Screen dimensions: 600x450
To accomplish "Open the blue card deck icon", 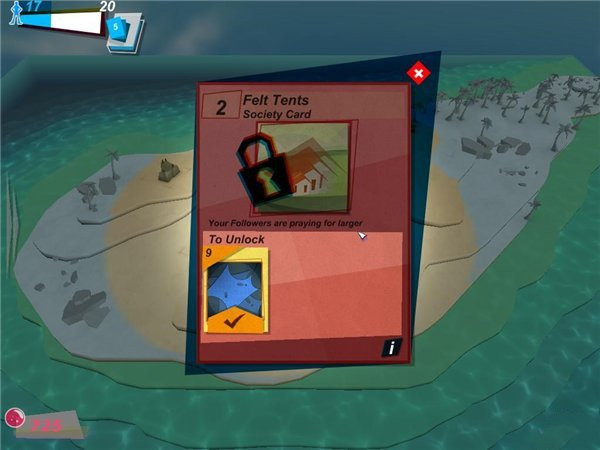I will (x=123, y=30).
